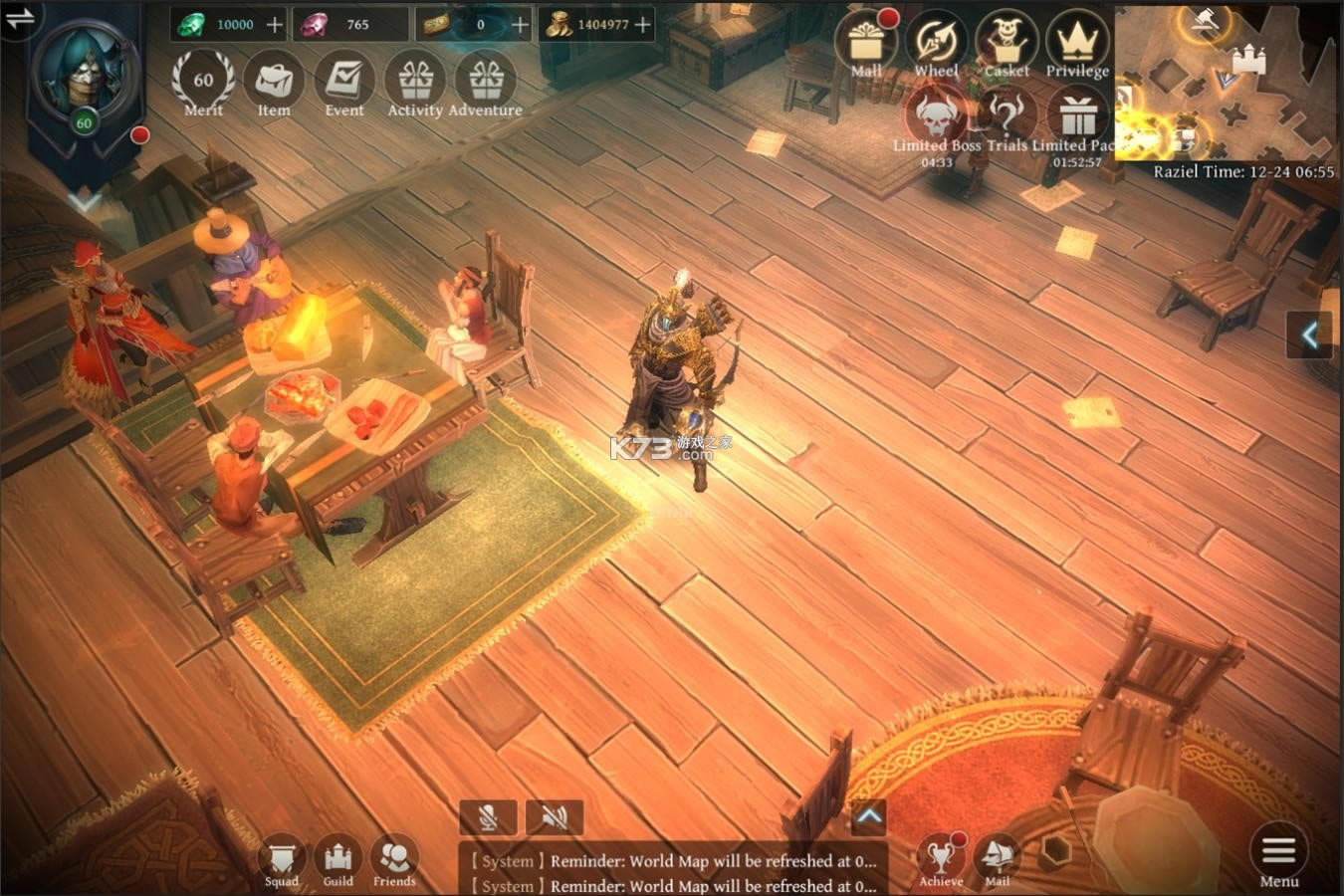Open the Friends list
Image resolution: width=1344 pixels, height=896 pixels.
394,858
